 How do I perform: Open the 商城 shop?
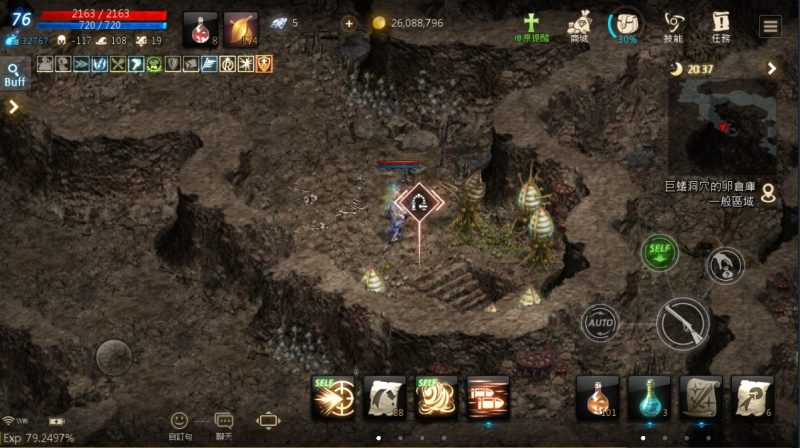(579, 27)
